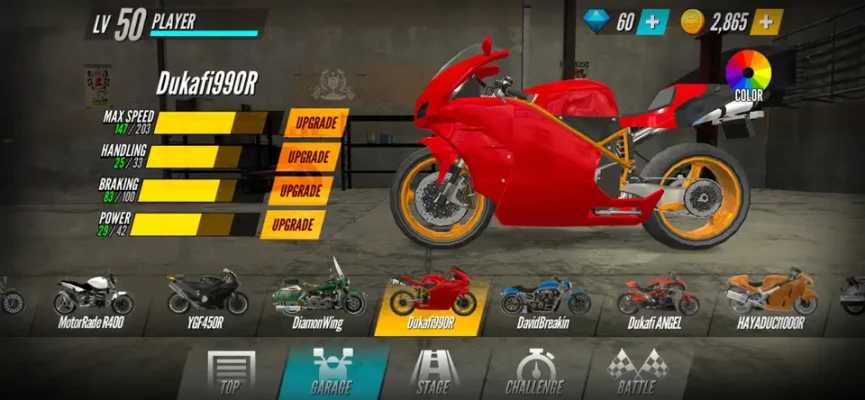Switch to the Battle tab
The width and height of the screenshot is (865, 400).
[636, 373]
